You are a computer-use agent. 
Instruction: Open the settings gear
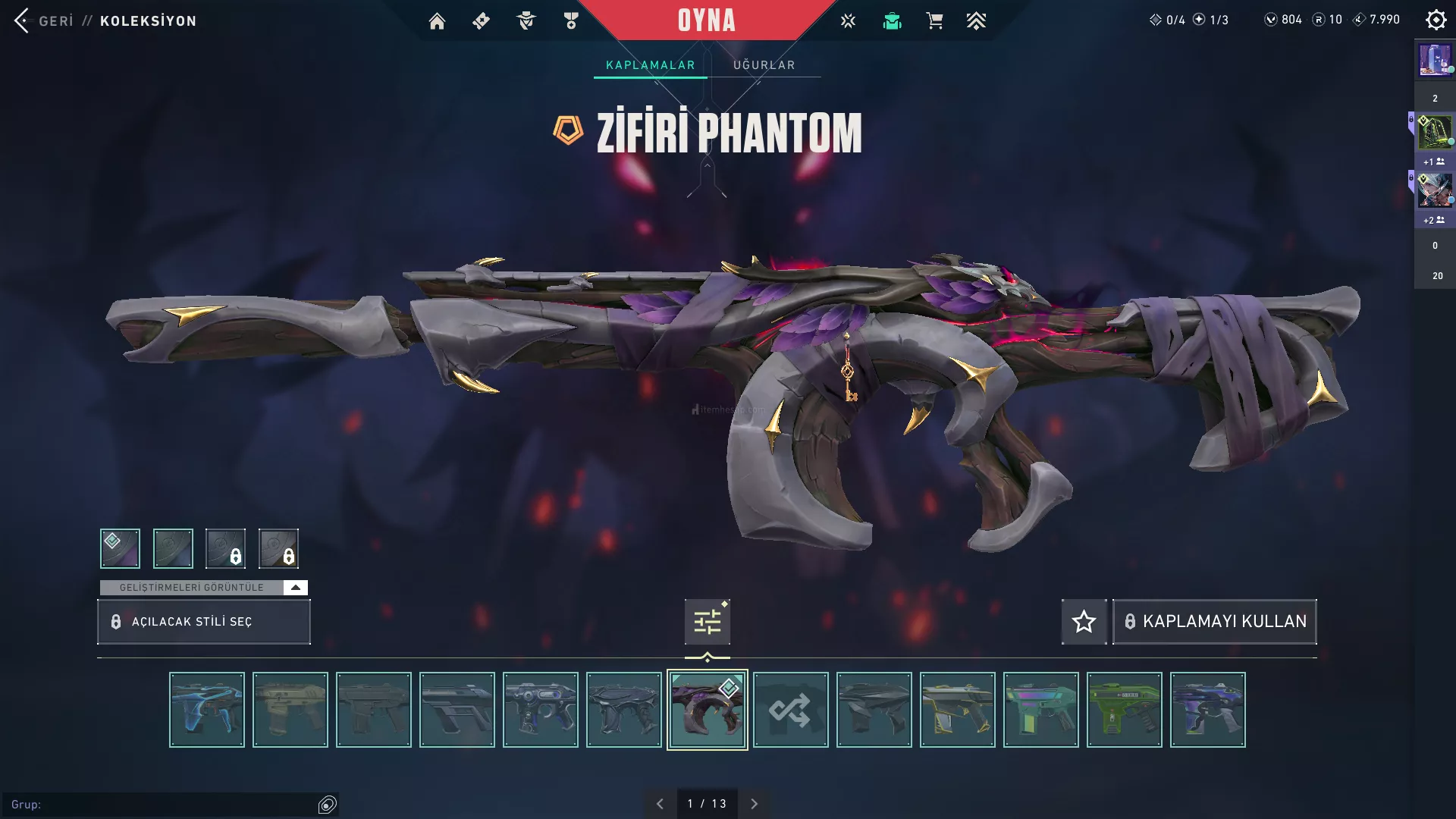(x=1436, y=20)
